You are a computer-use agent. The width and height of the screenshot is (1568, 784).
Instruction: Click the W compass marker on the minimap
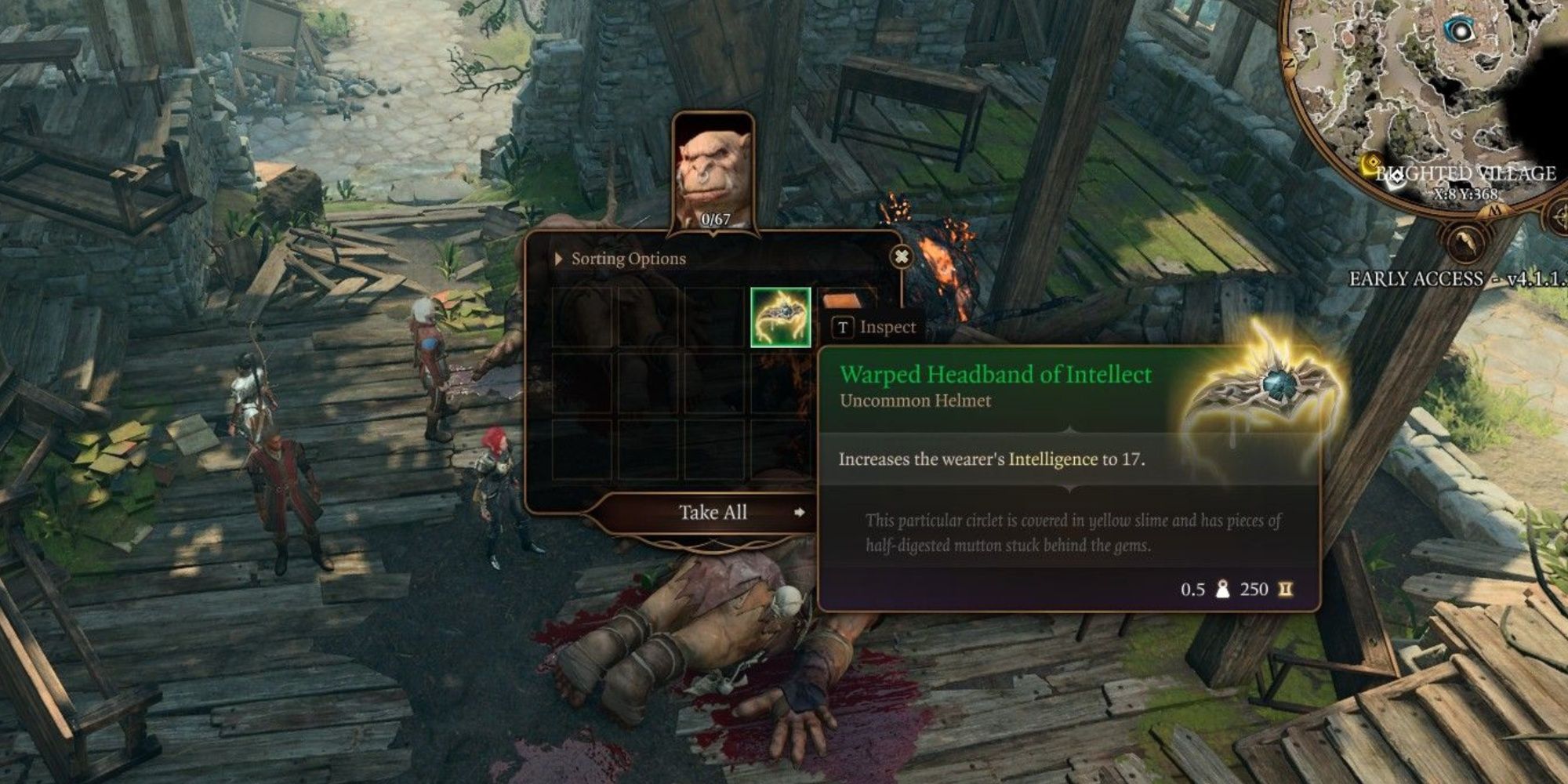click(1496, 209)
